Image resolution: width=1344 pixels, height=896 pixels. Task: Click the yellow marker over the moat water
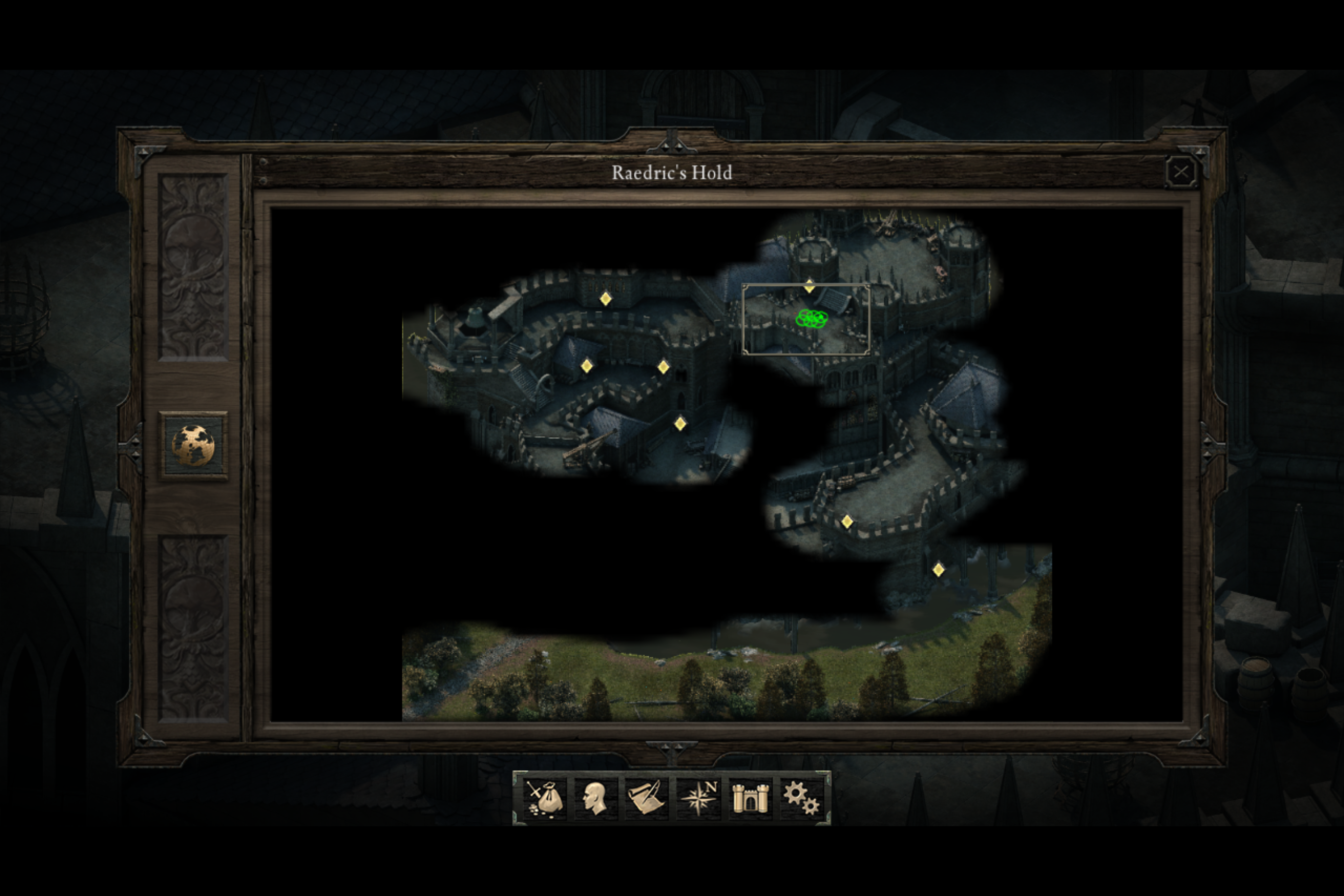[938, 570]
